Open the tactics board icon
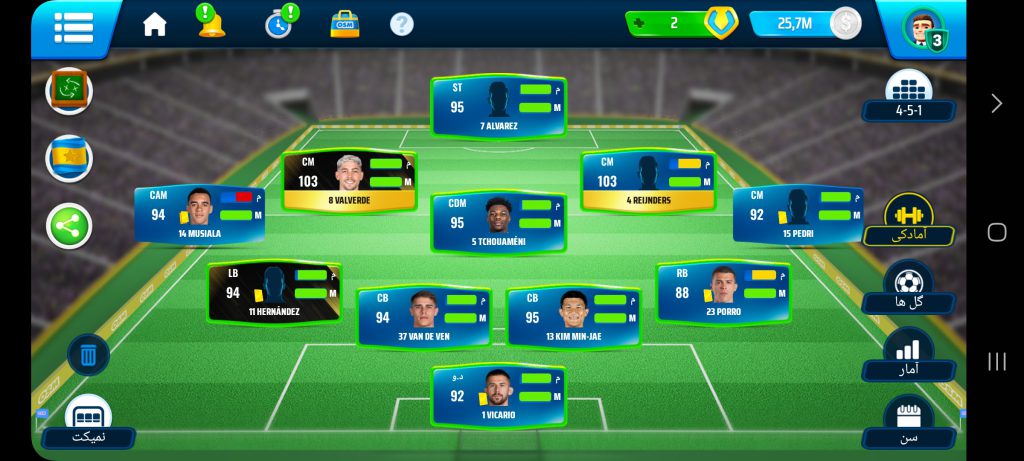This screenshot has height=461, width=1024. pos(69,91)
